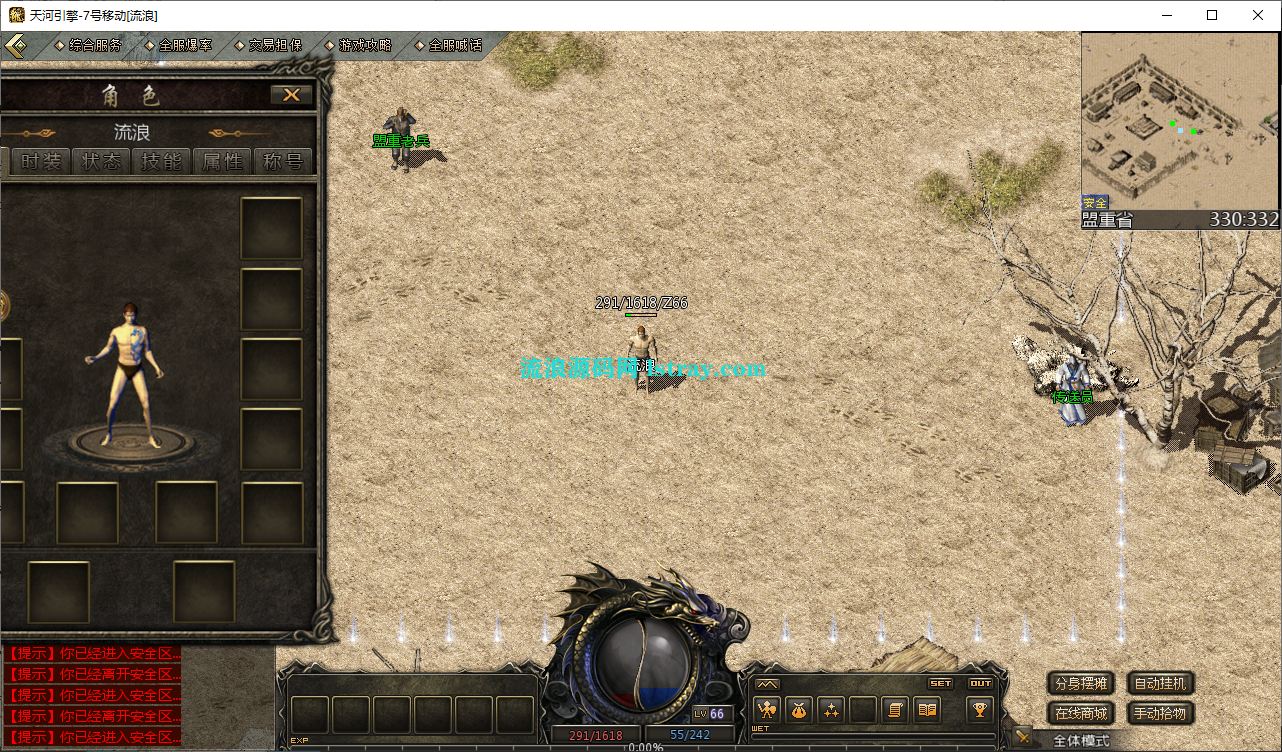Open the 在线商城 online shop
Viewport: 1282px width, 752px height.
click(1081, 713)
